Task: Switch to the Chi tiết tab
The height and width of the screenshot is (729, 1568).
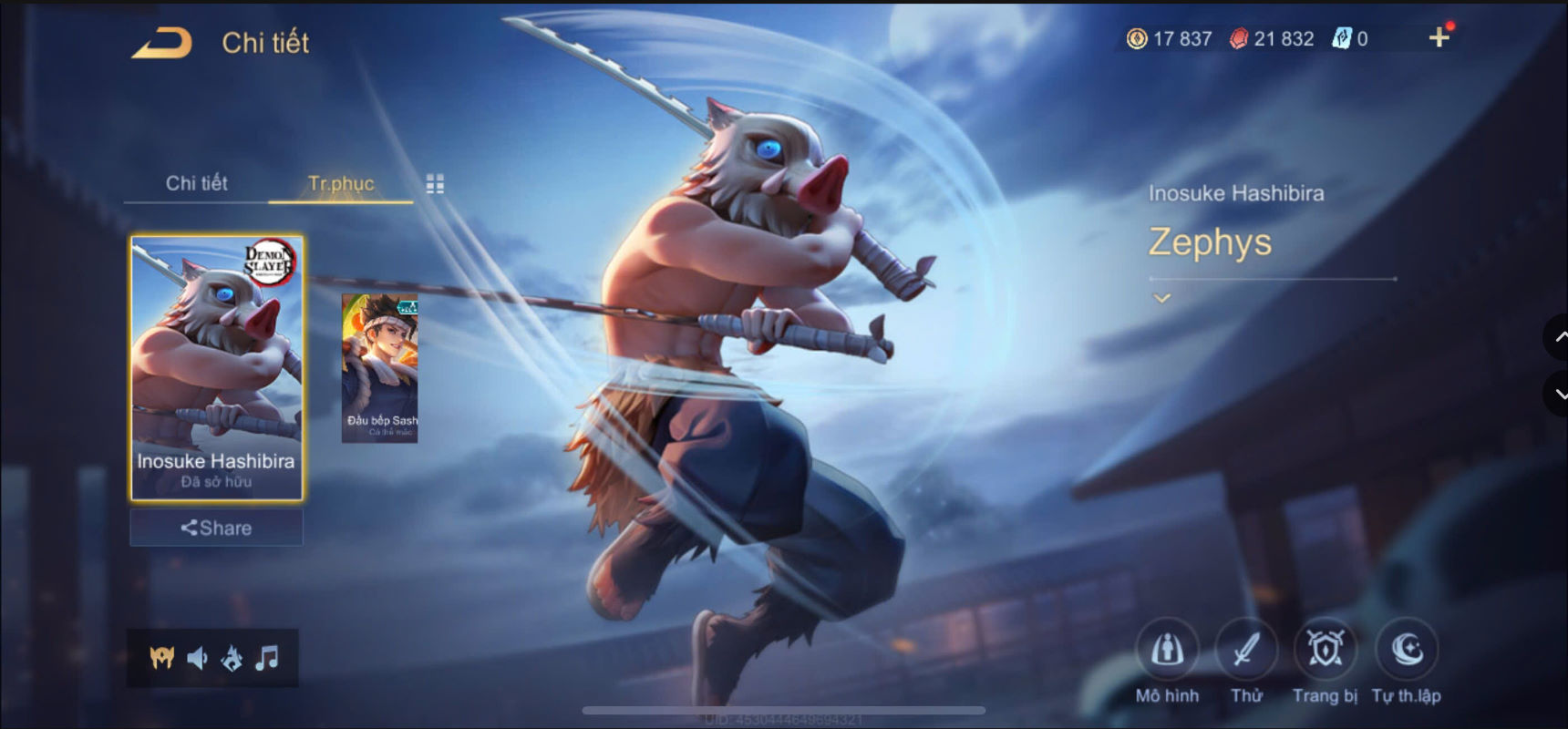Action: (196, 182)
